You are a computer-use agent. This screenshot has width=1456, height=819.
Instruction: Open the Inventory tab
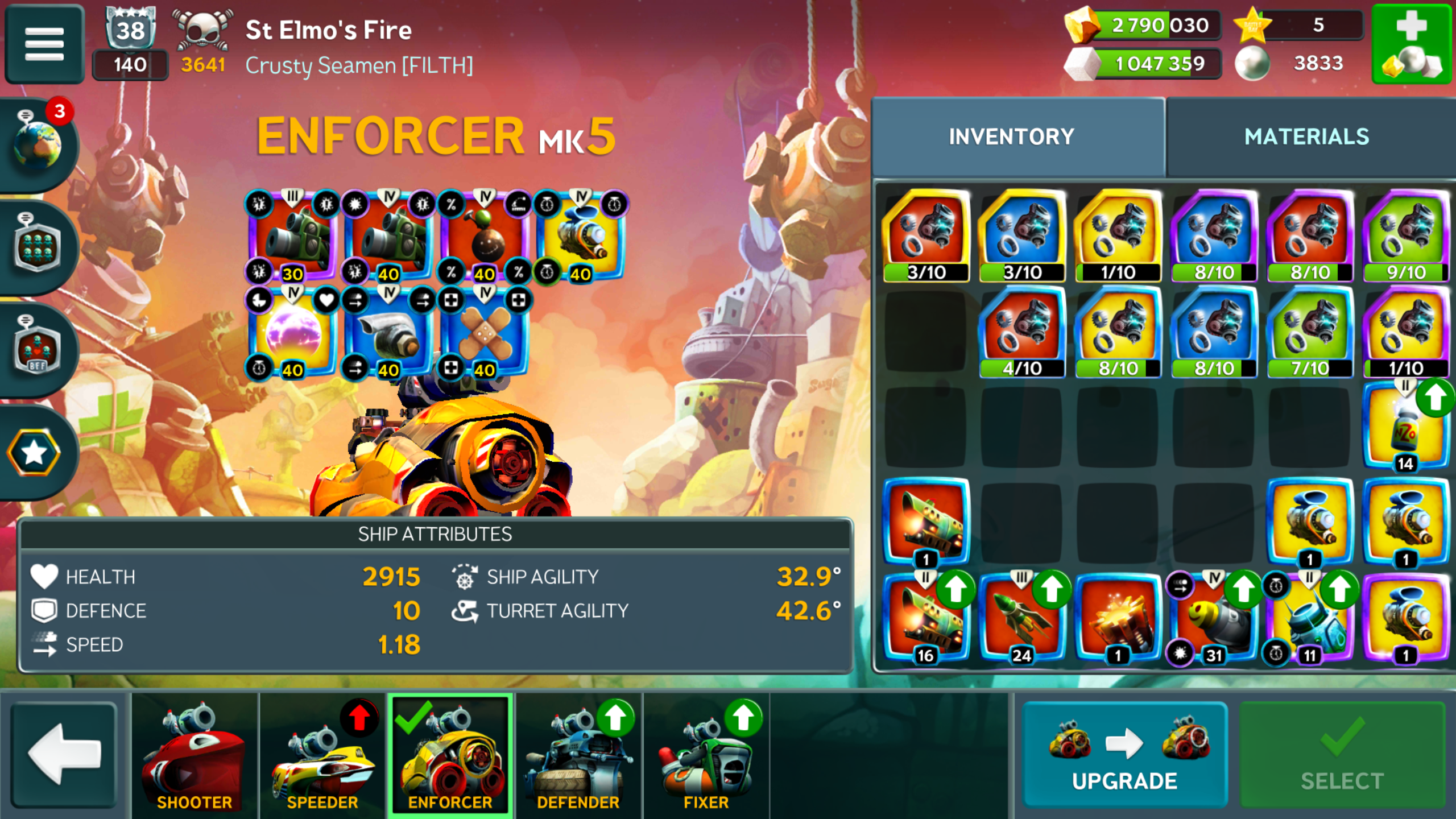[1011, 137]
